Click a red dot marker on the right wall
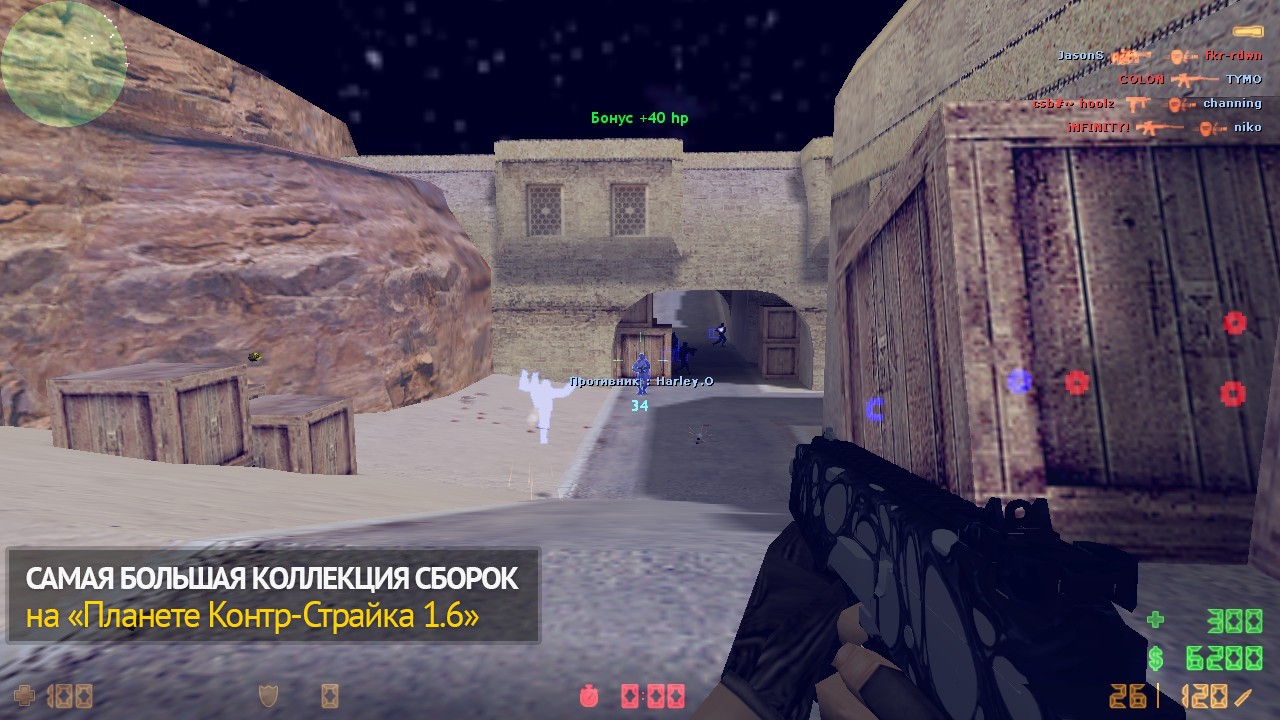This screenshot has height=720, width=1280. tap(1233, 325)
